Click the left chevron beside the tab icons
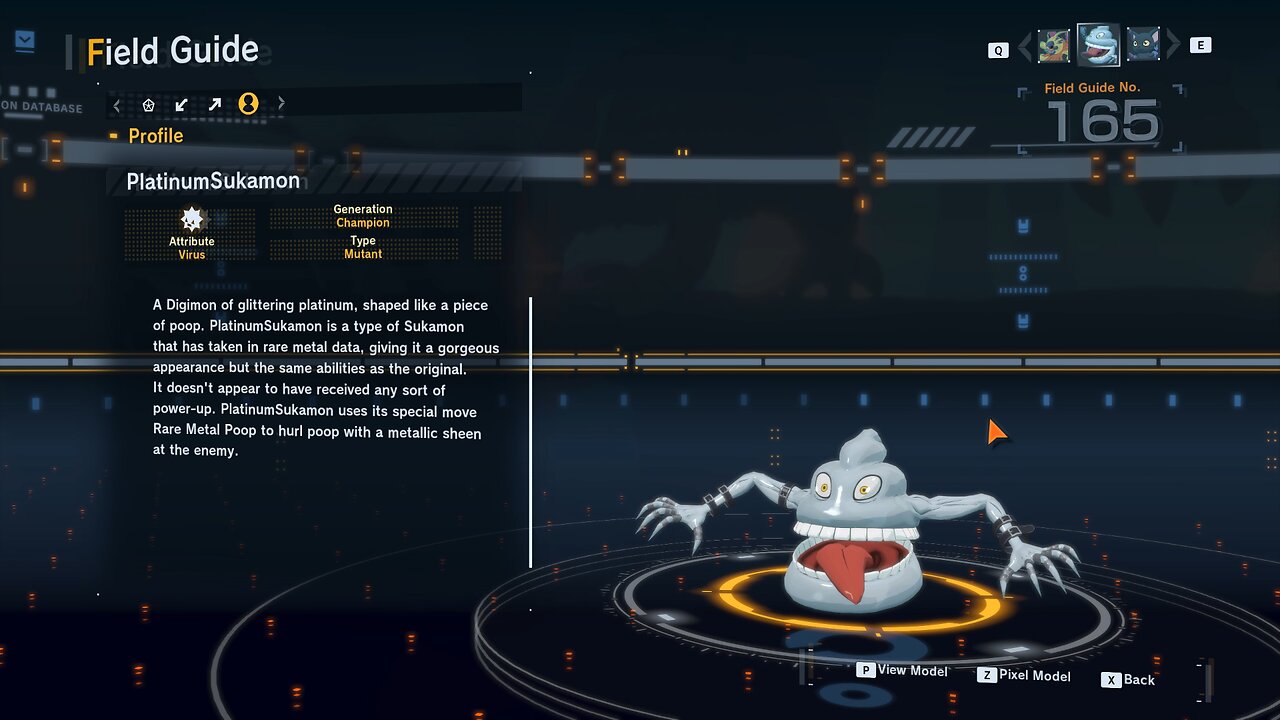The width and height of the screenshot is (1280, 720). (x=117, y=104)
